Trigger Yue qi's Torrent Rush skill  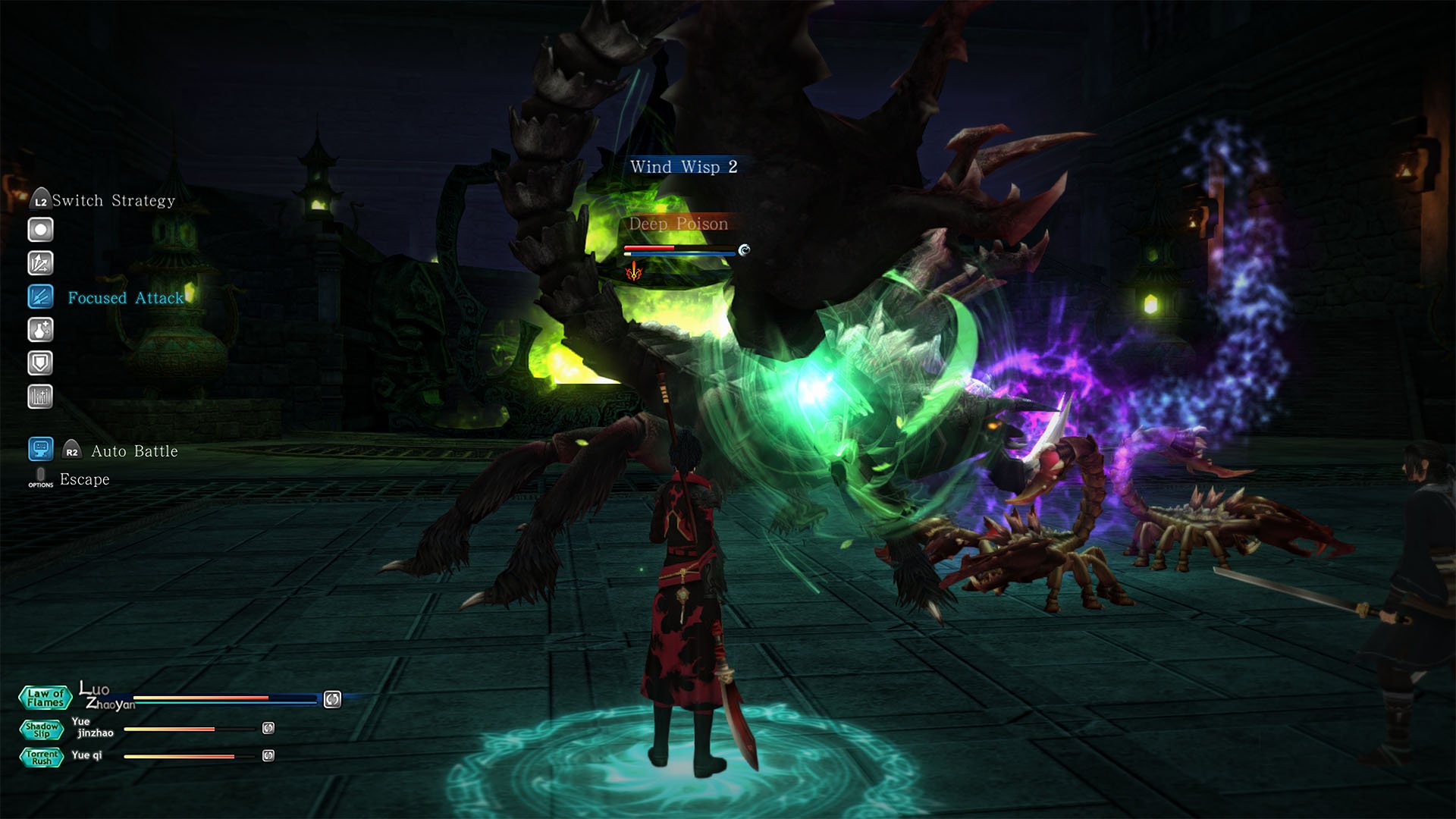tap(42, 757)
